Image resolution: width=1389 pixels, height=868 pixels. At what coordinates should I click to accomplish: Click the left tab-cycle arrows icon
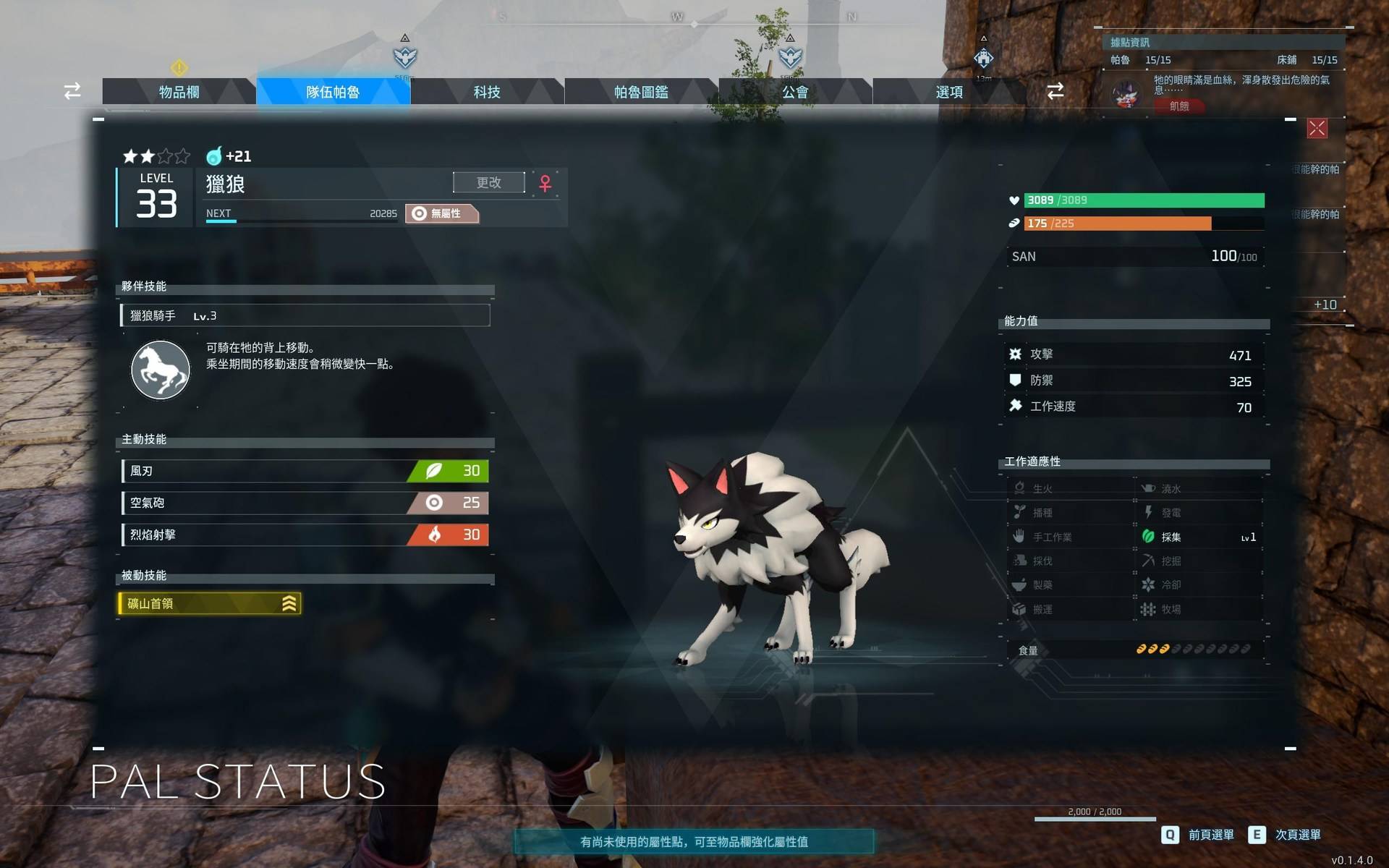coord(72,91)
